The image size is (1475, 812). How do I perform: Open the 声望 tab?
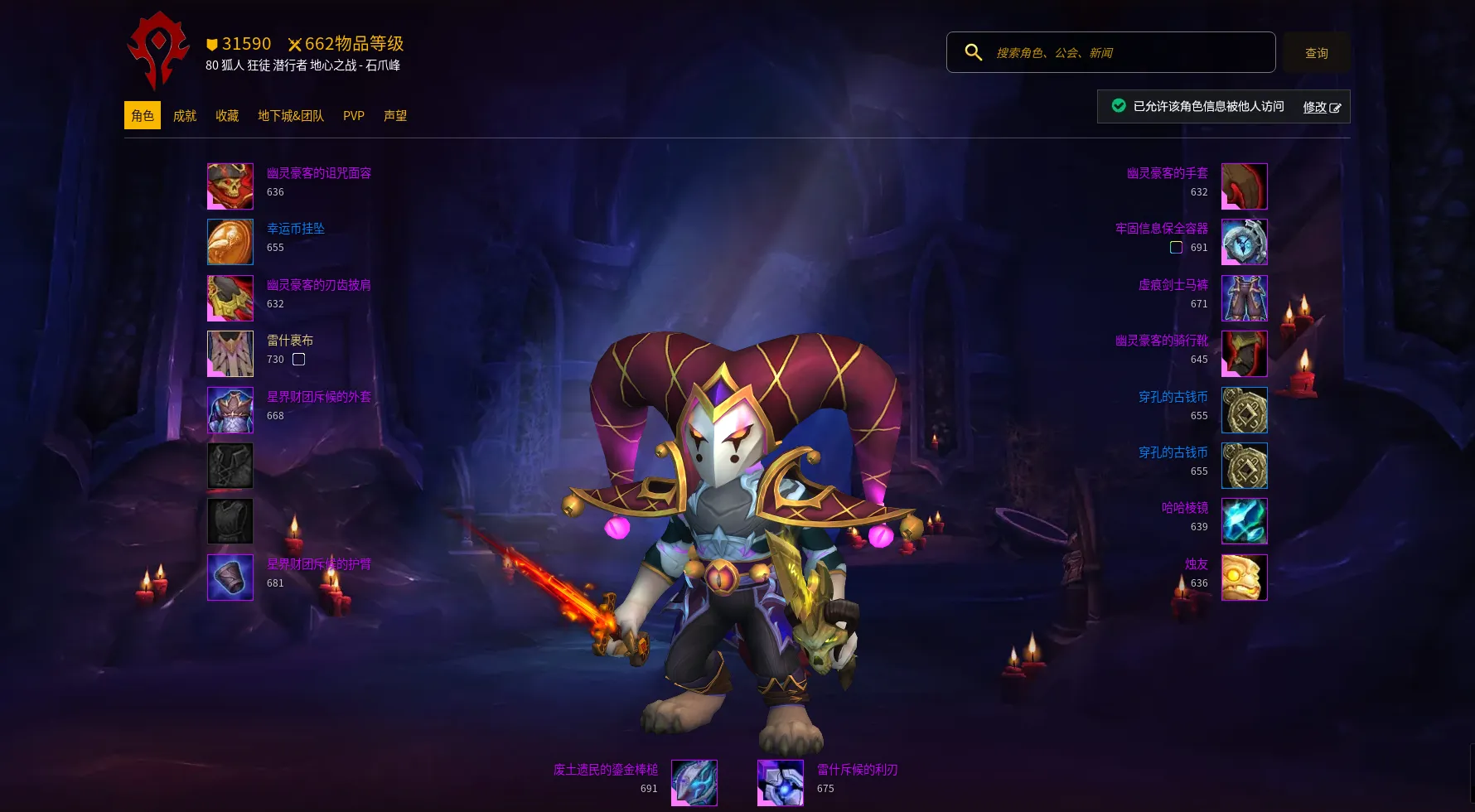click(395, 116)
